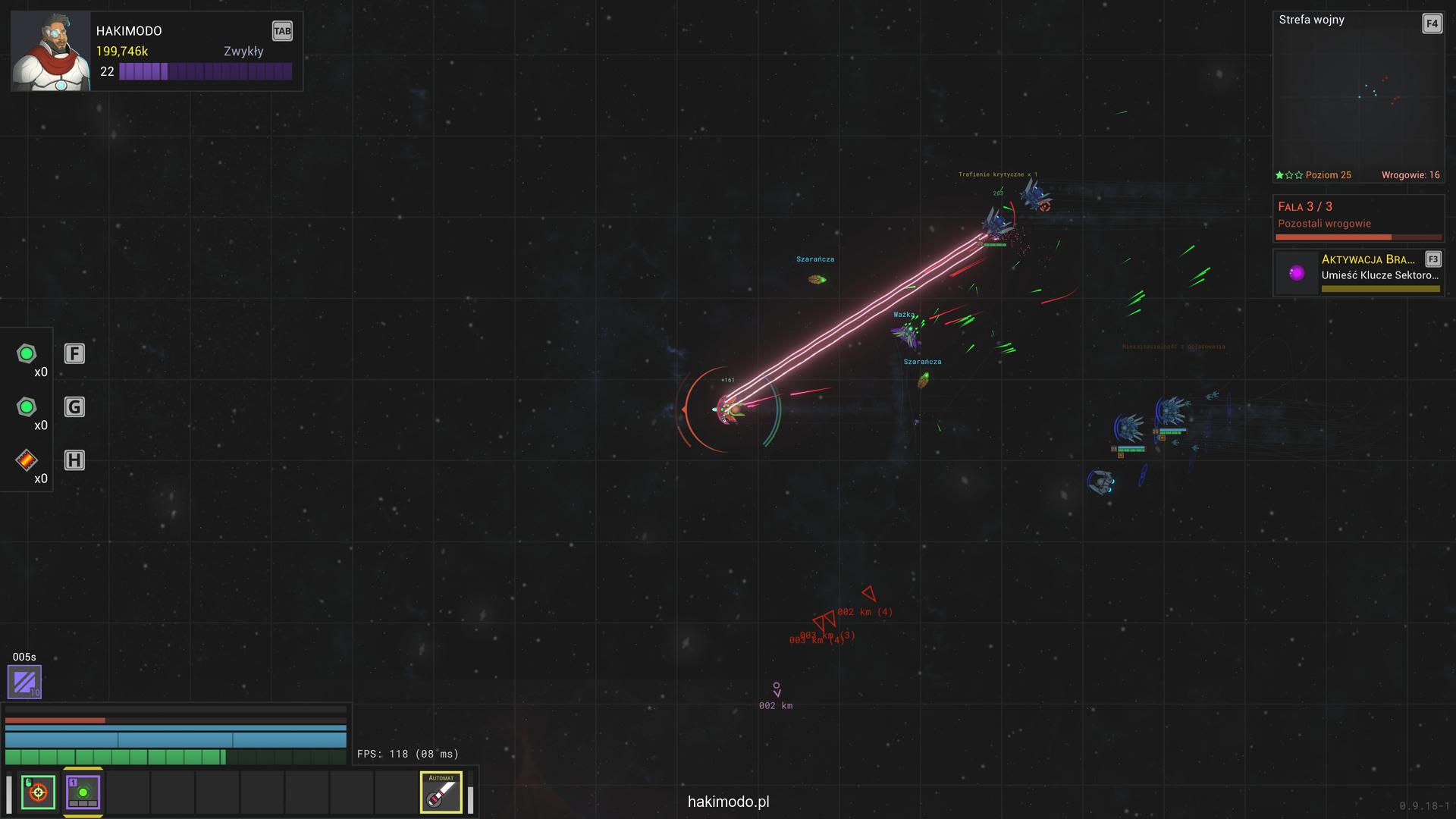Click the Strefa wojny minimap
Screen dimensions: 1456x819
click(1357, 97)
